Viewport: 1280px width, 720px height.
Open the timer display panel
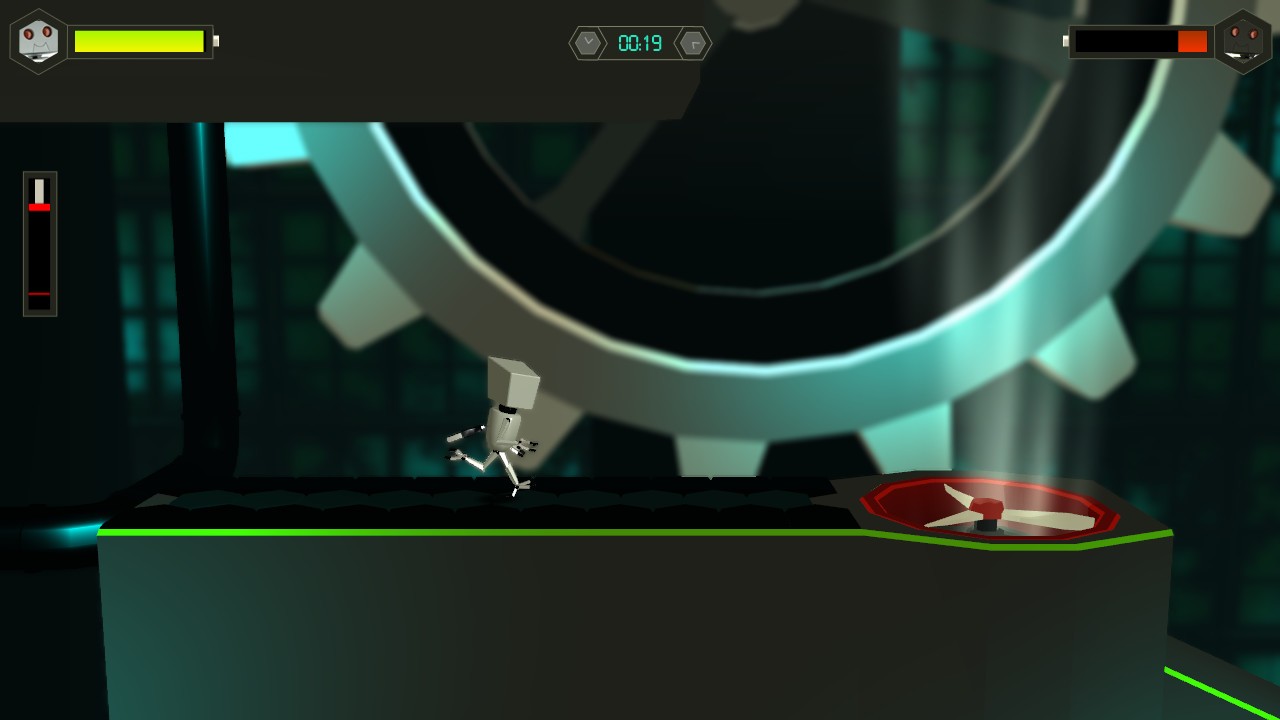tap(640, 43)
